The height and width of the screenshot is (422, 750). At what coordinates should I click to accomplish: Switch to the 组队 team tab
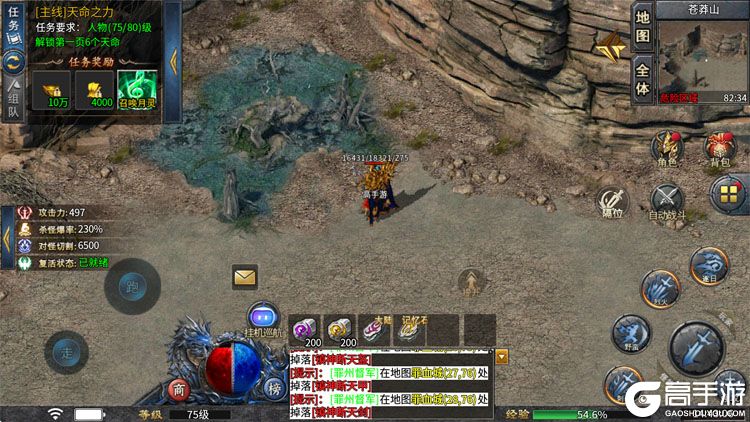point(15,98)
